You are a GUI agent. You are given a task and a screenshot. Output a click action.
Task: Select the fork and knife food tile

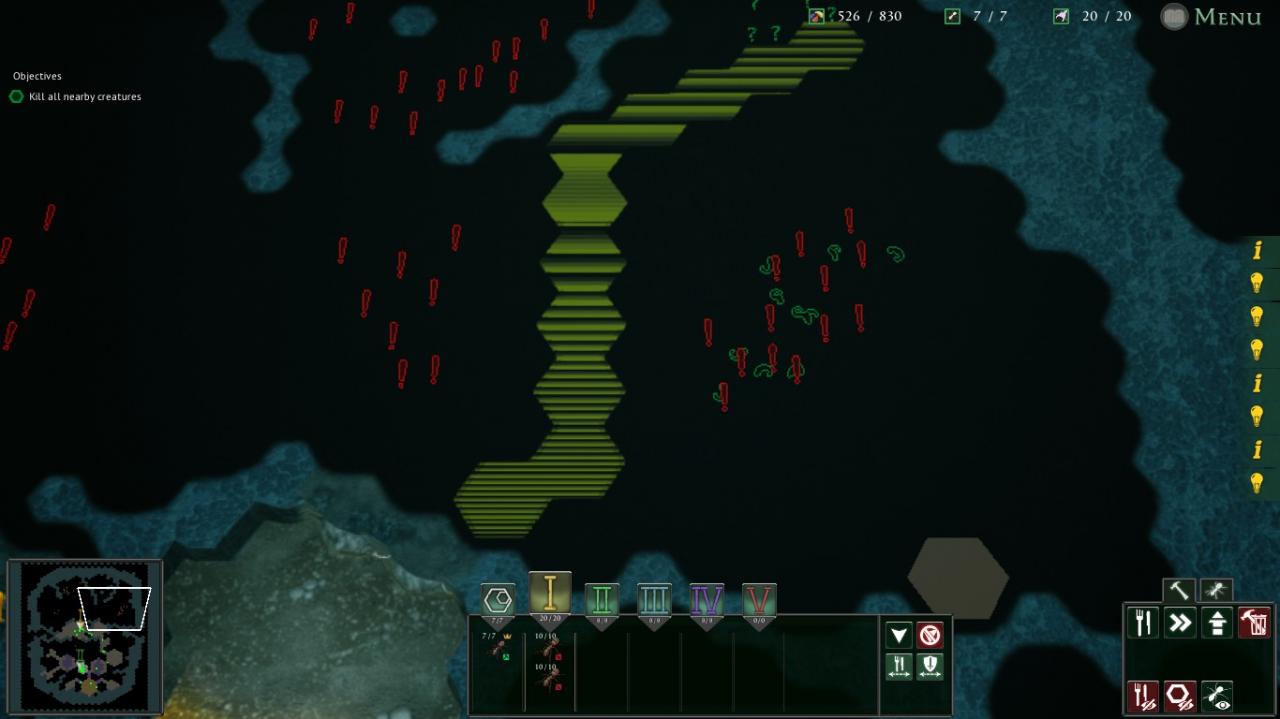1143,623
